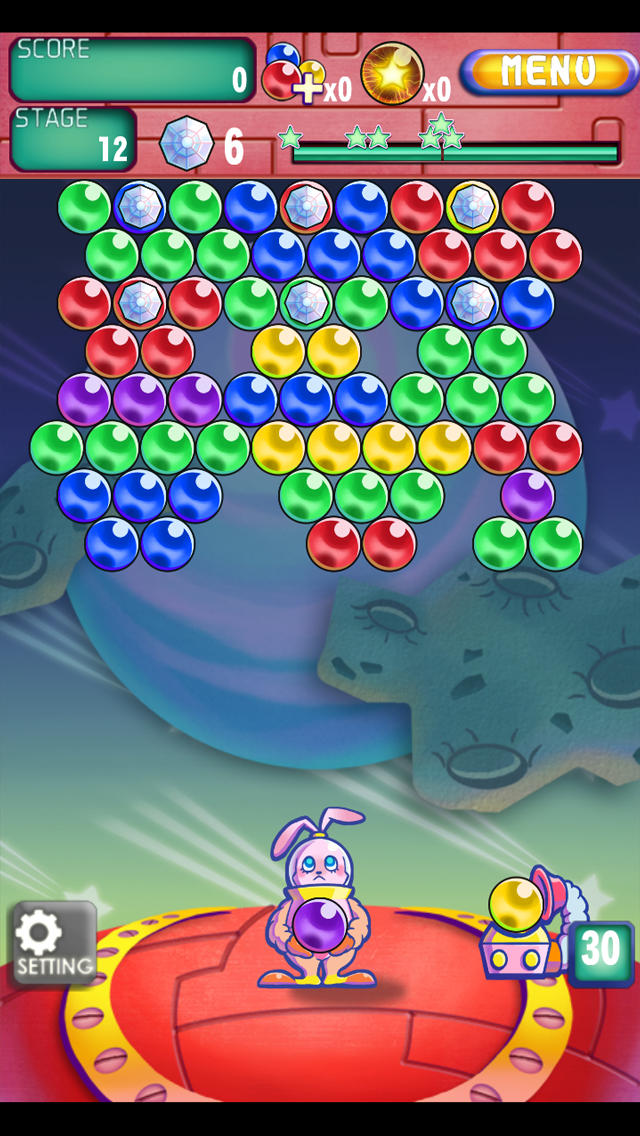This screenshot has height=1136, width=640.
Task: Open the gear SETTING button
Action: [53, 943]
